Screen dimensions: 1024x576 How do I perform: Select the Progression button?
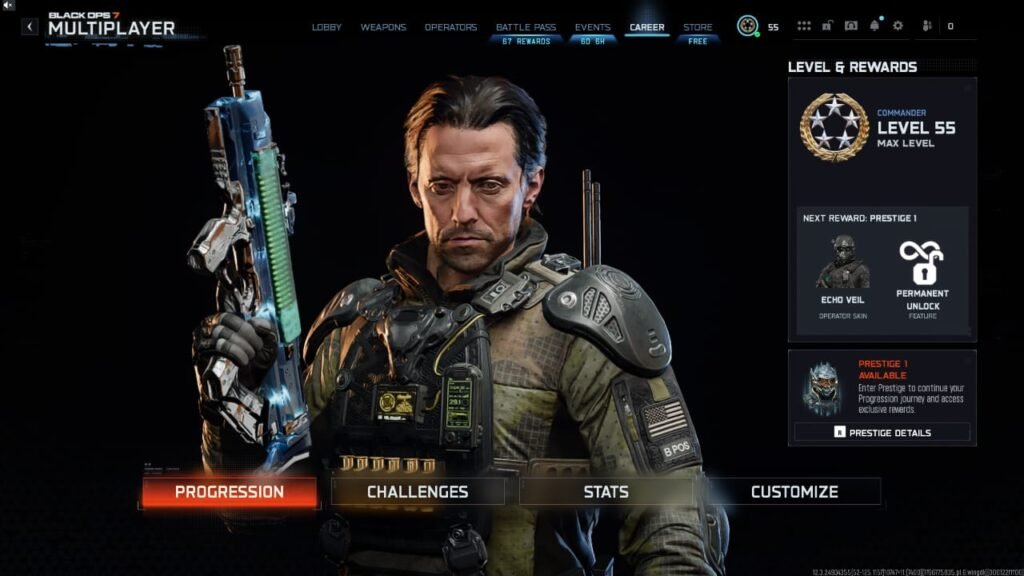click(x=229, y=491)
